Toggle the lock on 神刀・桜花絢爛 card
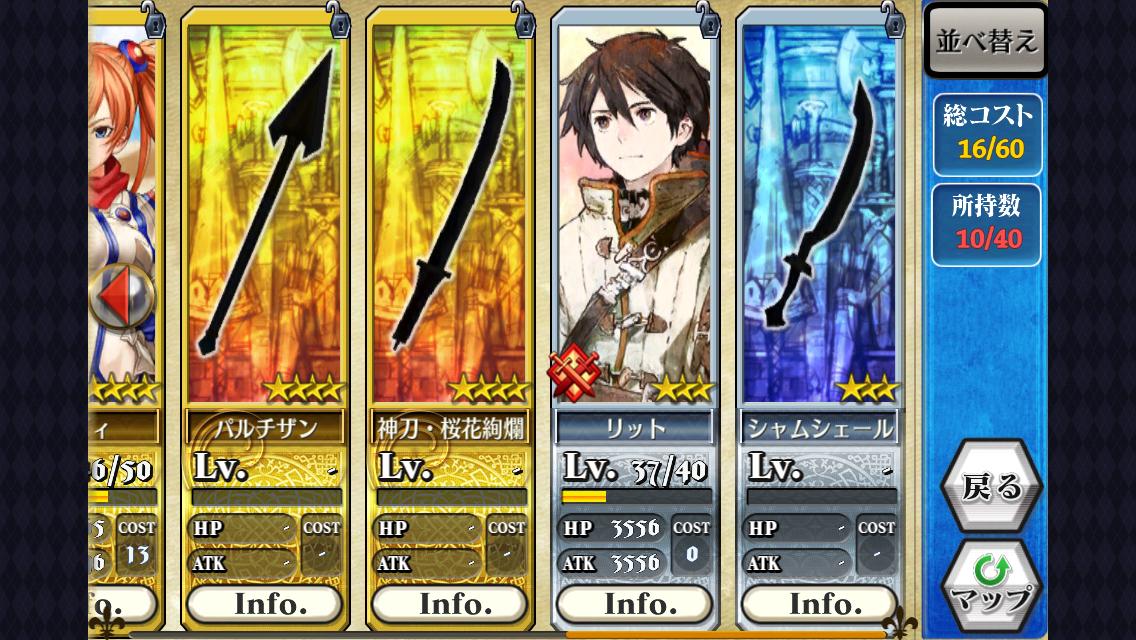1136x640 pixels. click(523, 17)
